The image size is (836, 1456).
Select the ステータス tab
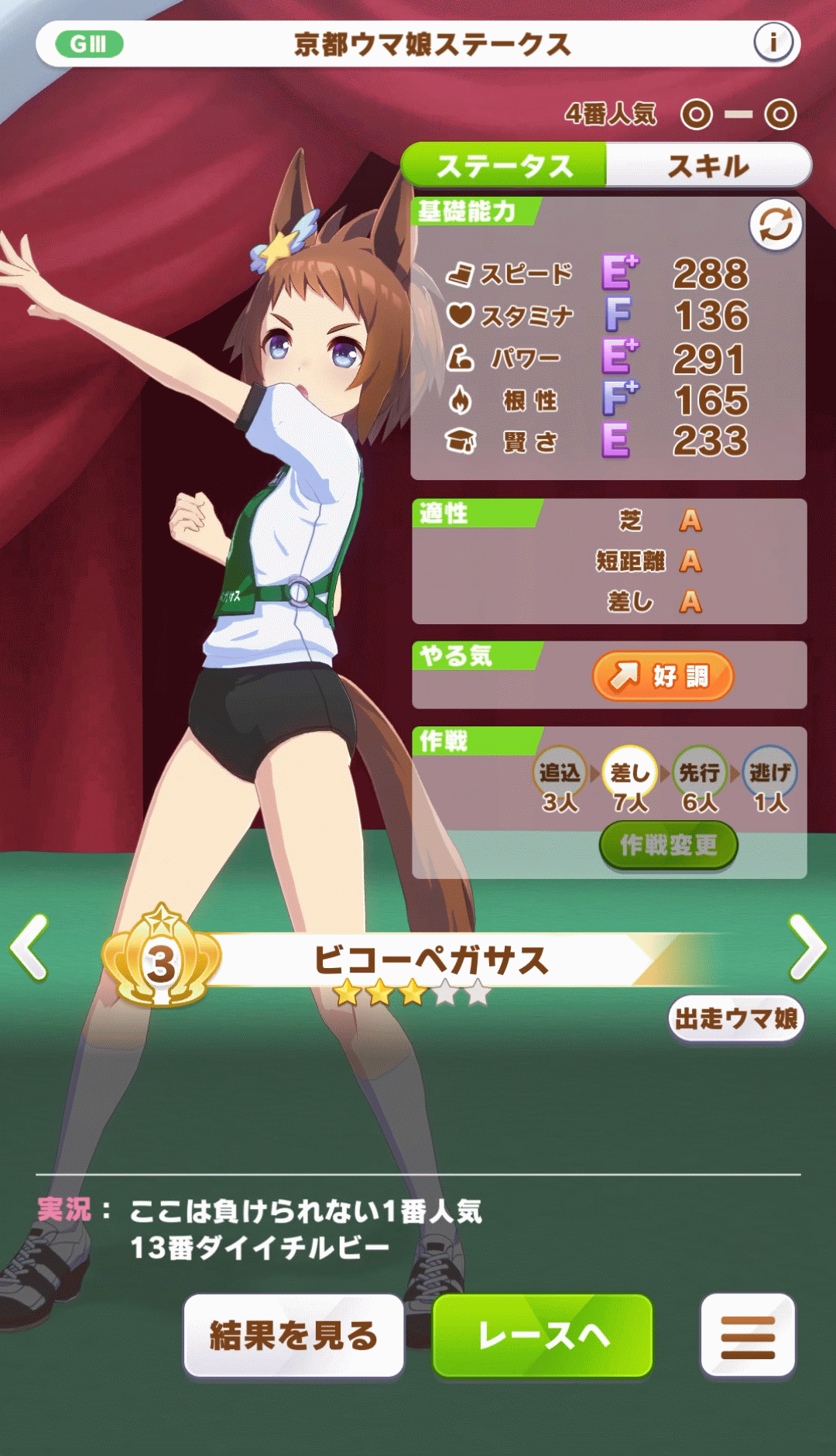click(504, 165)
